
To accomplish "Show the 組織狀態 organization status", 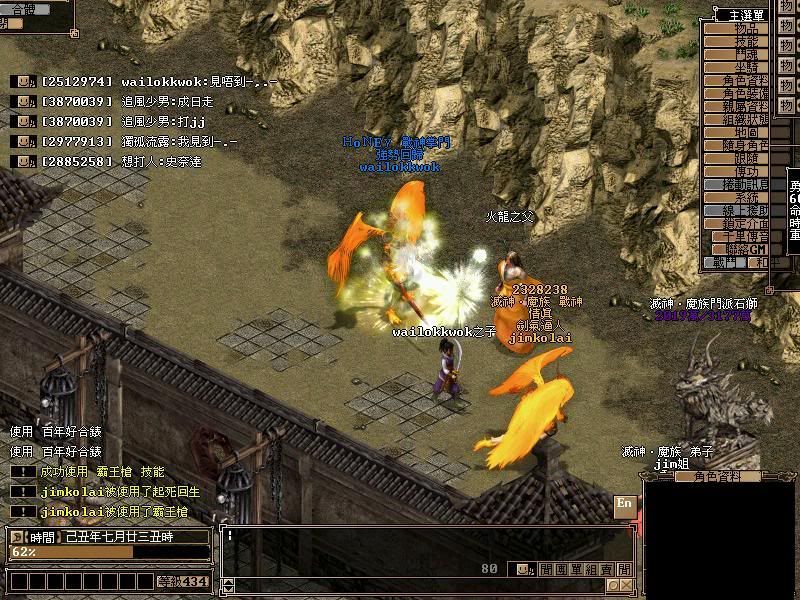I will coord(745,119).
